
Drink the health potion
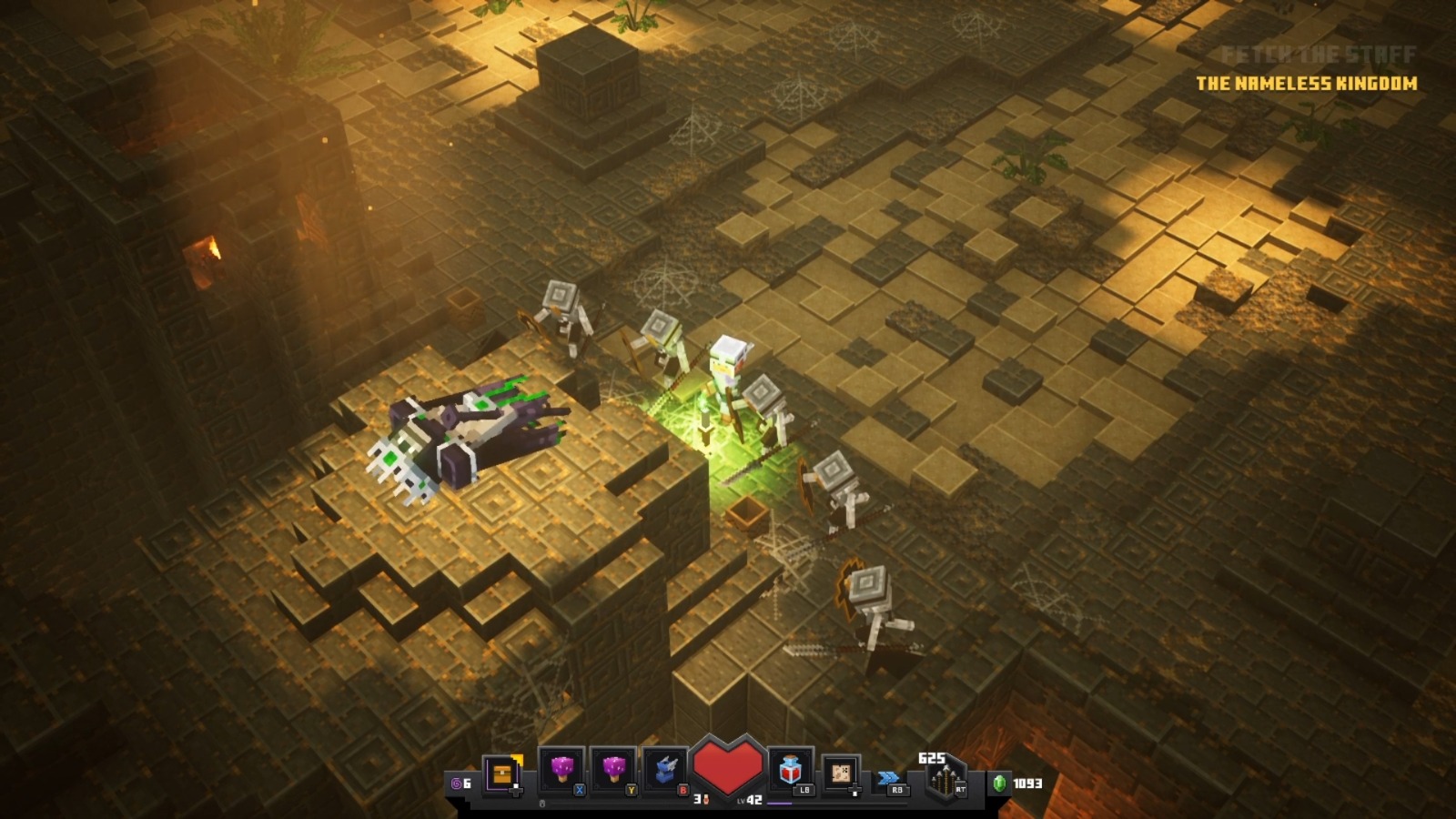(x=790, y=772)
